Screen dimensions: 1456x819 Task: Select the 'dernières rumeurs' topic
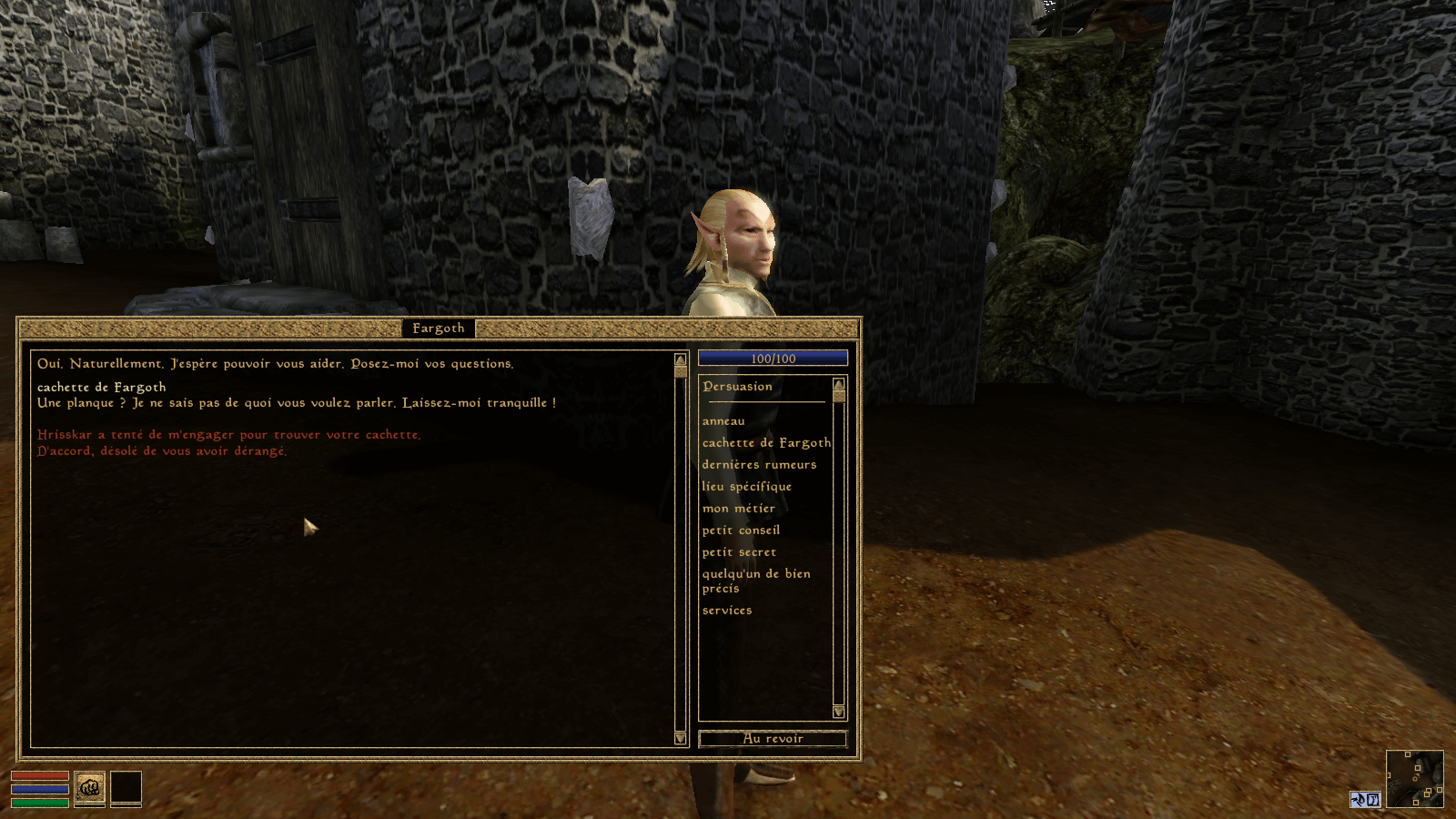[758, 464]
